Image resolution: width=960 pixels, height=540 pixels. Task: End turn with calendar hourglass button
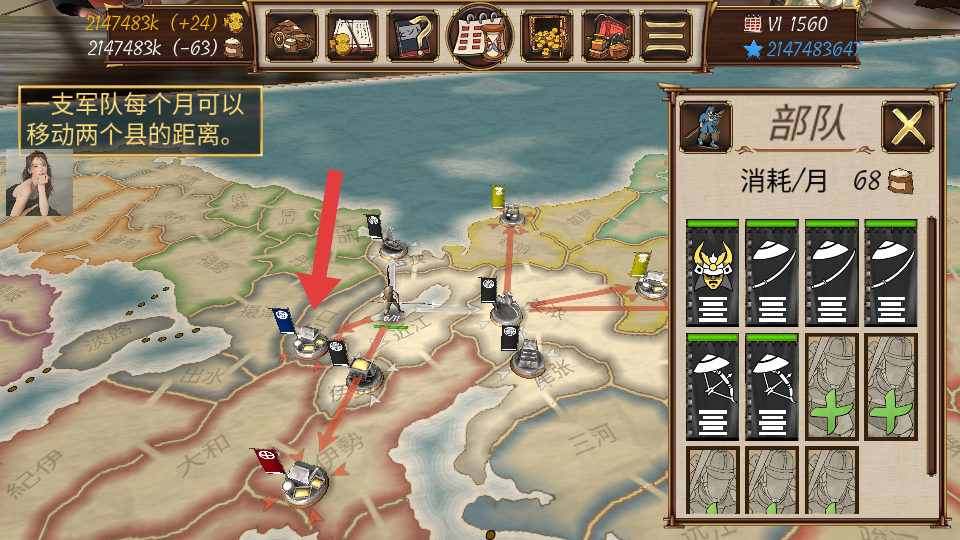pos(481,35)
